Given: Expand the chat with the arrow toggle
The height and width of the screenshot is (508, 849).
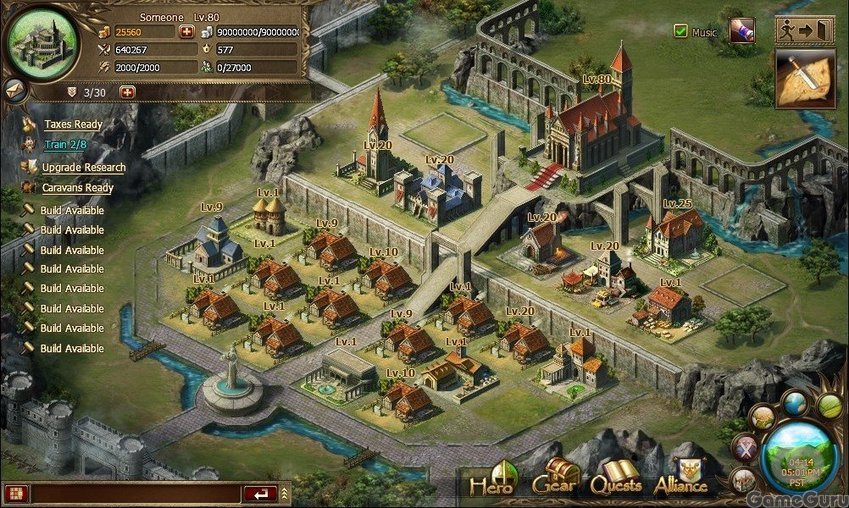Looking at the screenshot, I should (x=285, y=493).
